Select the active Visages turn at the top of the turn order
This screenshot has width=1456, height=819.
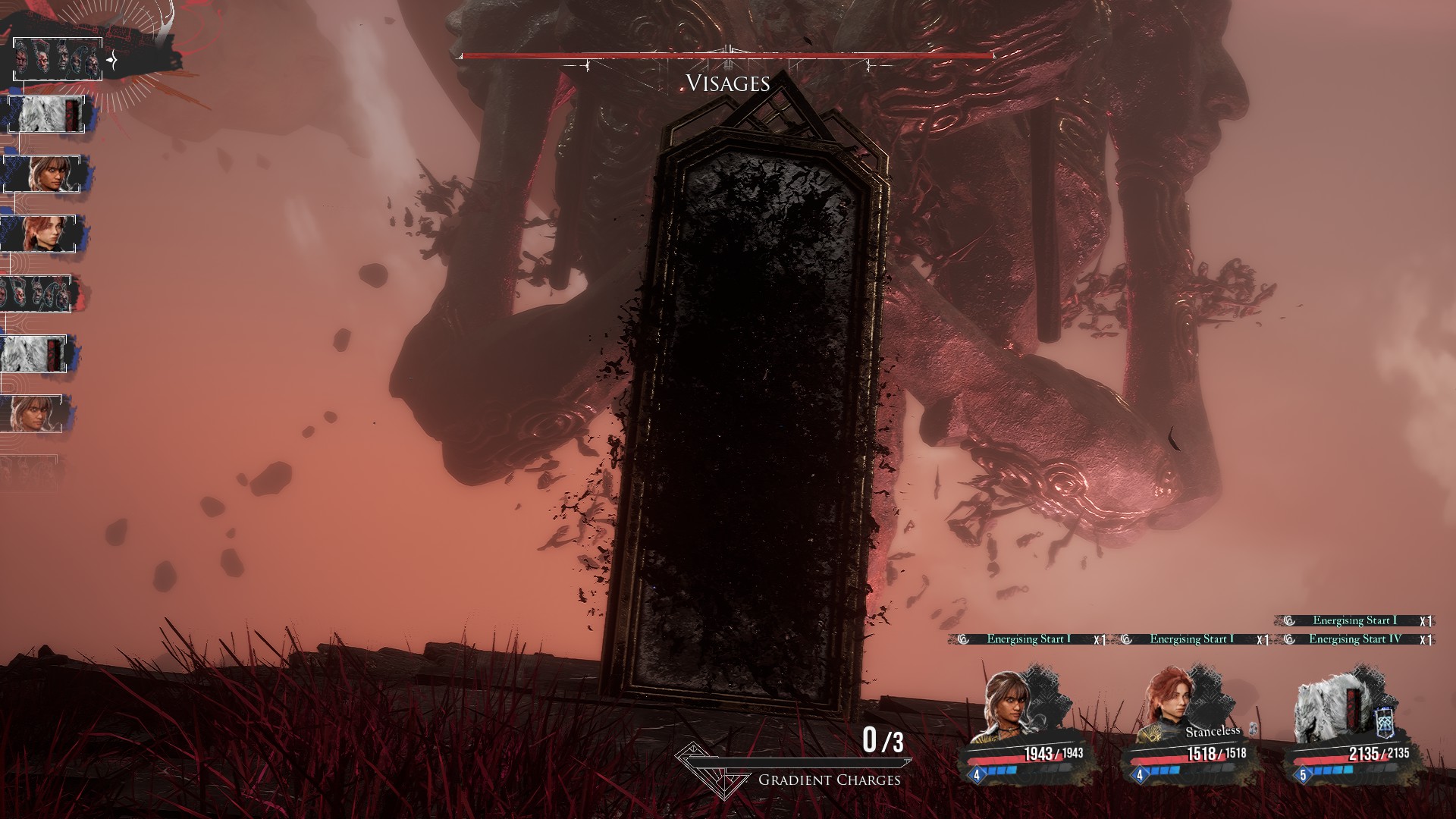point(58,60)
